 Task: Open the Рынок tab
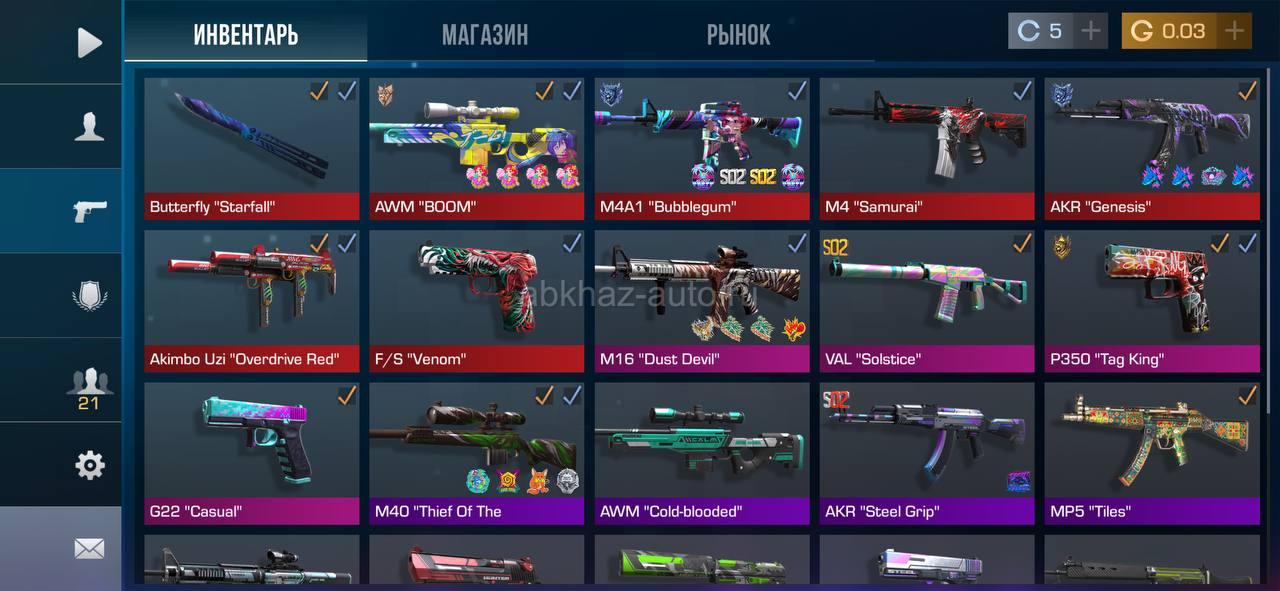click(738, 35)
